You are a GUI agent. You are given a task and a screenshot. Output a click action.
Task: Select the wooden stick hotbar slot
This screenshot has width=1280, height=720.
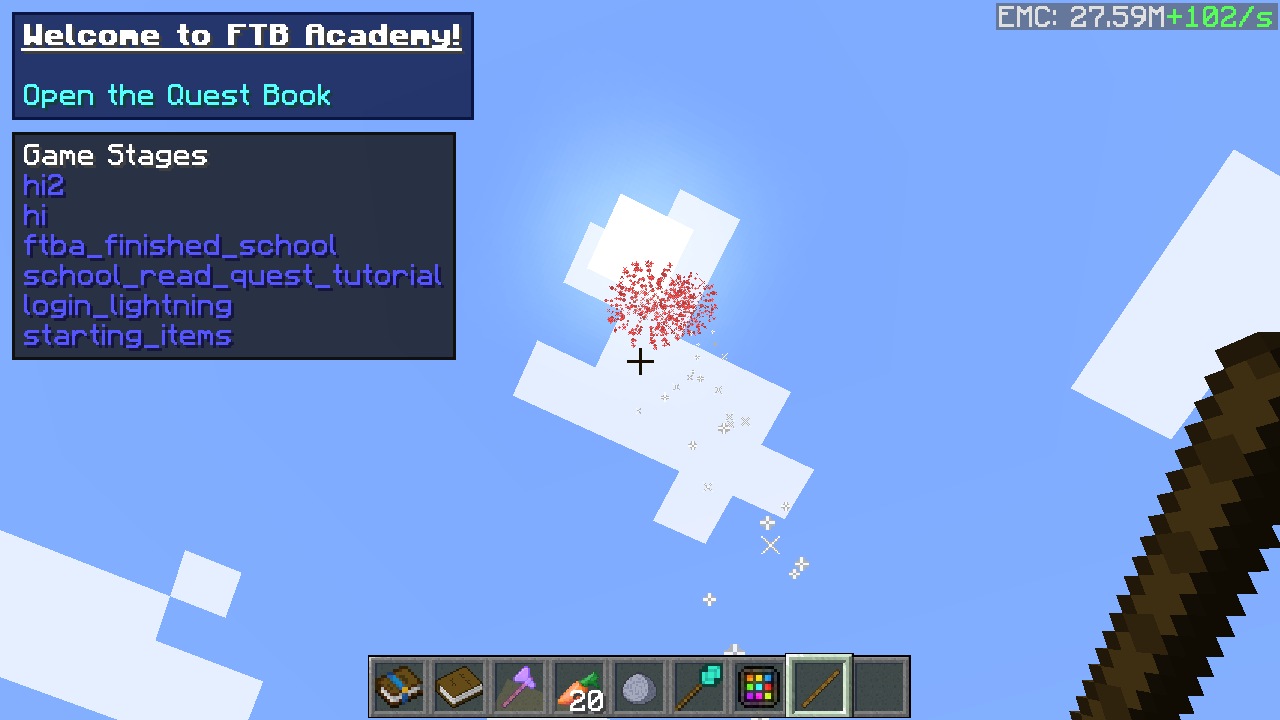click(x=819, y=687)
